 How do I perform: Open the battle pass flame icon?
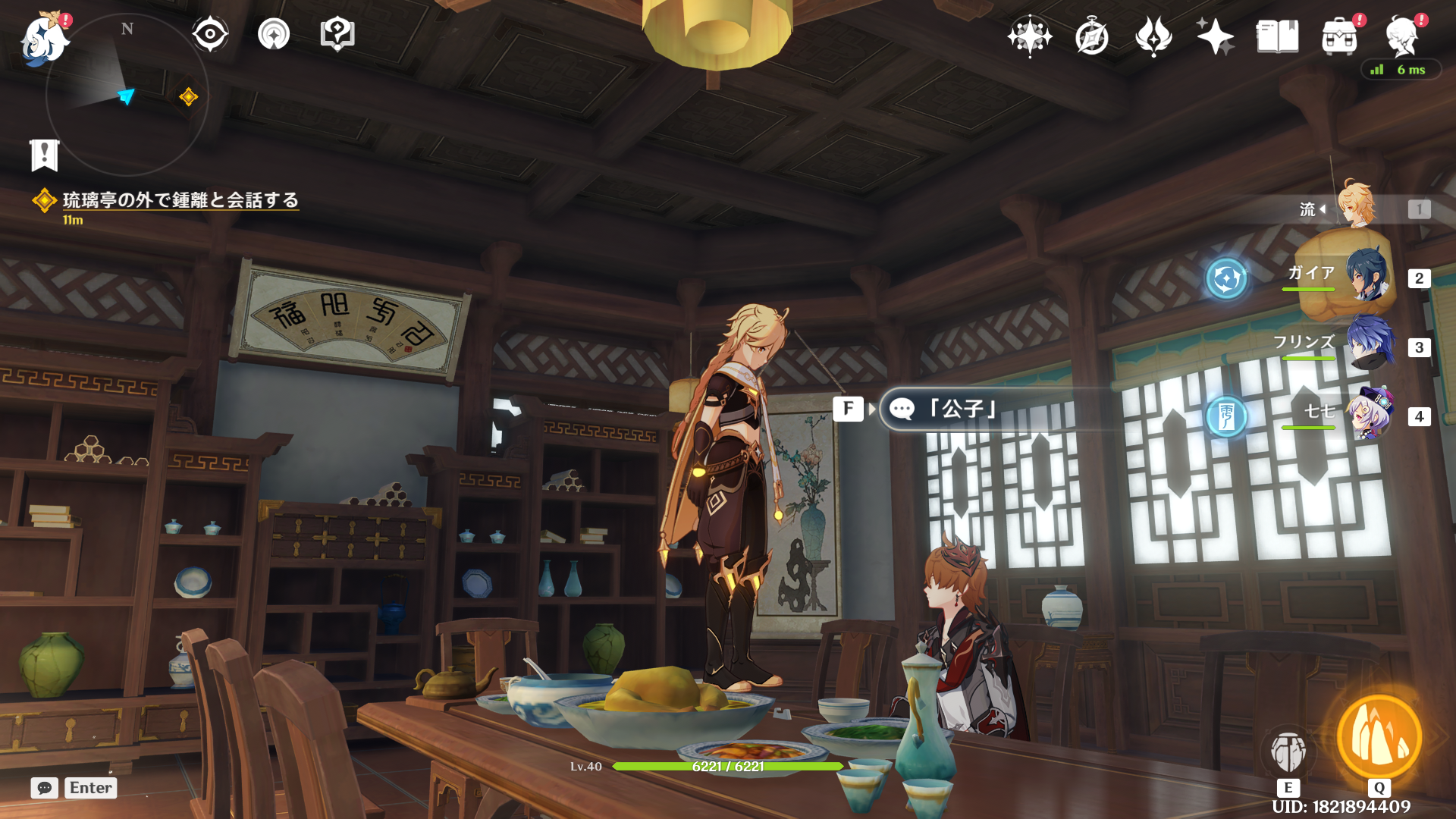[x=1153, y=36]
